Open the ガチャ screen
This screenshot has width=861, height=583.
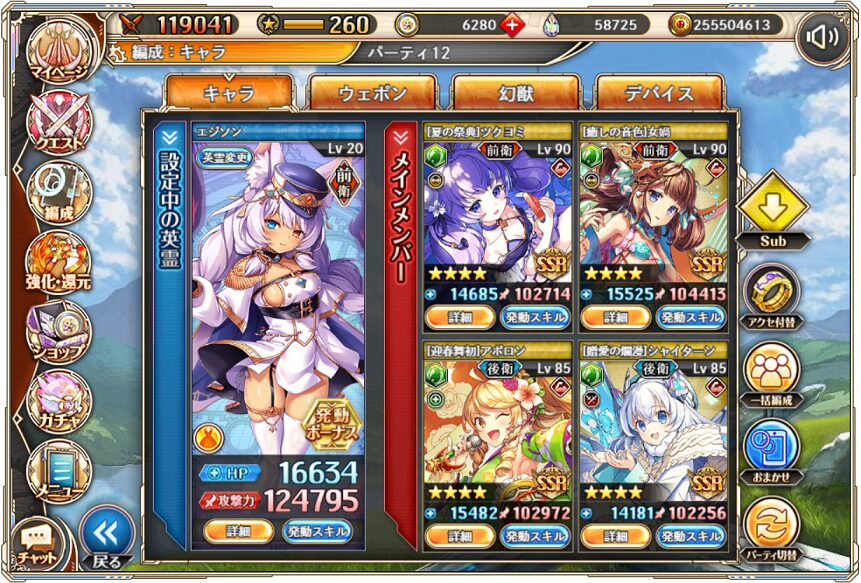coord(59,400)
